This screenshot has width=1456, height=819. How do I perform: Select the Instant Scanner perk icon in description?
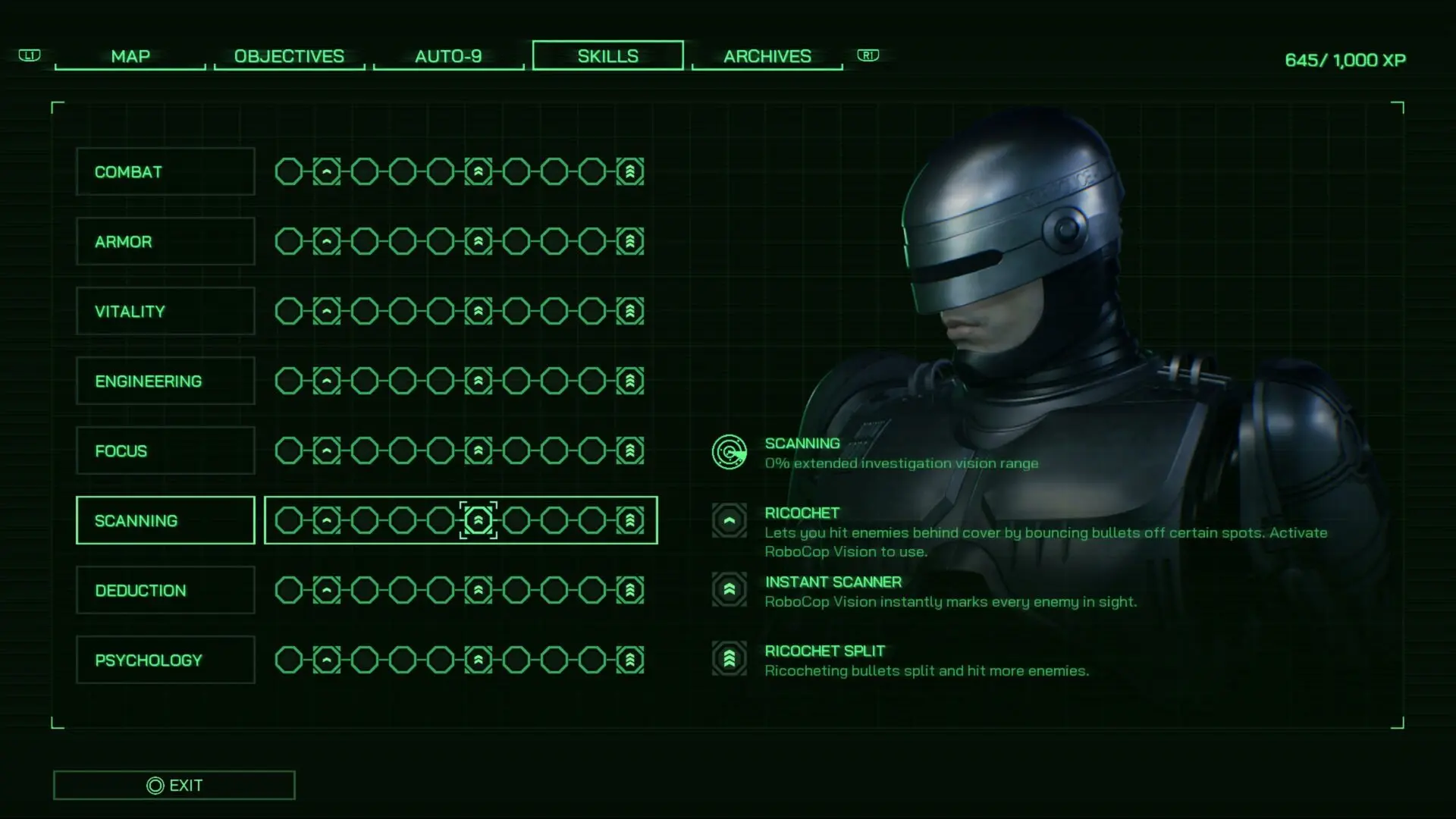[730, 589]
